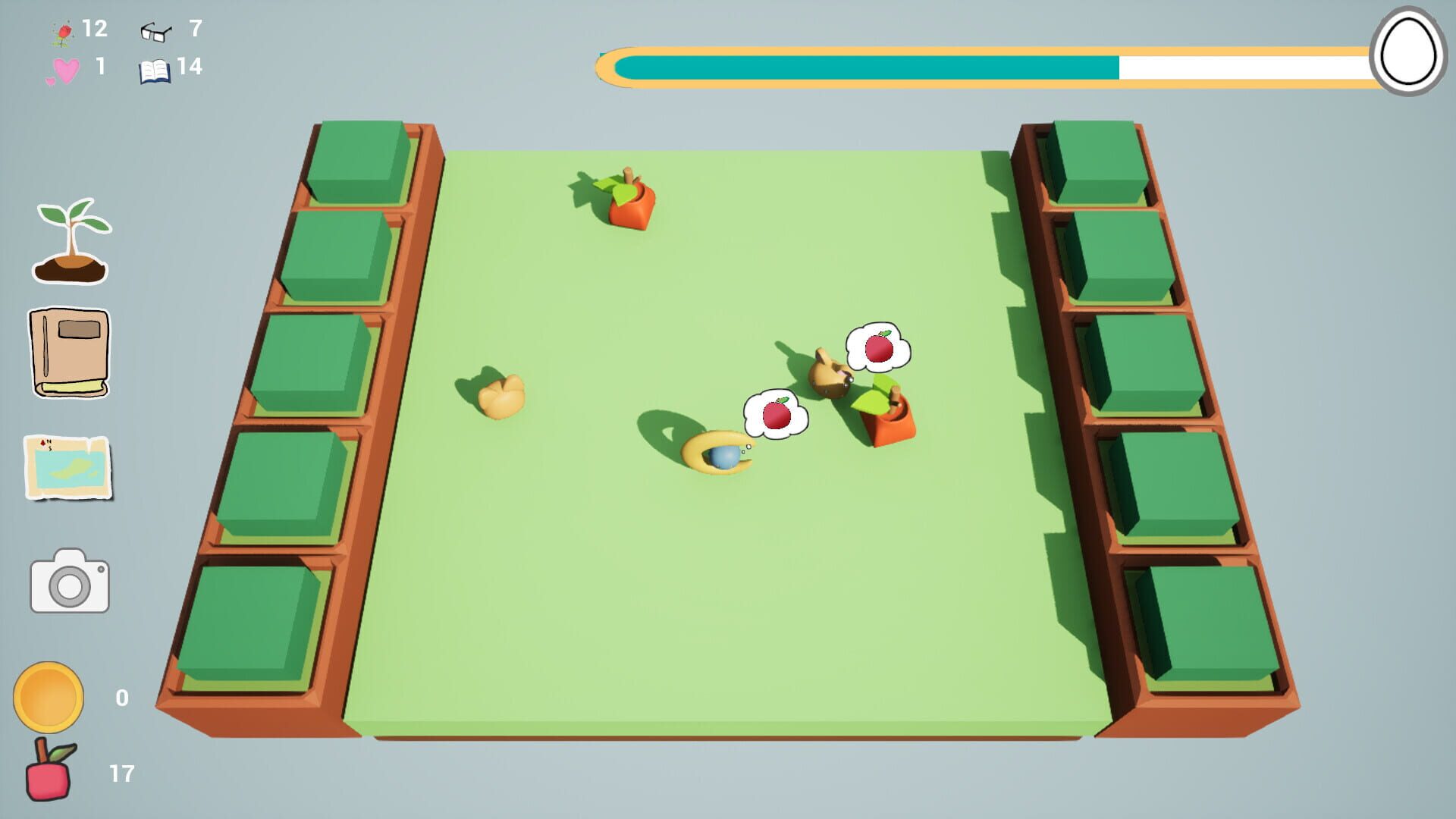Click the glasses counter icon
This screenshot has height=819, width=1456.
(x=157, y=32)
